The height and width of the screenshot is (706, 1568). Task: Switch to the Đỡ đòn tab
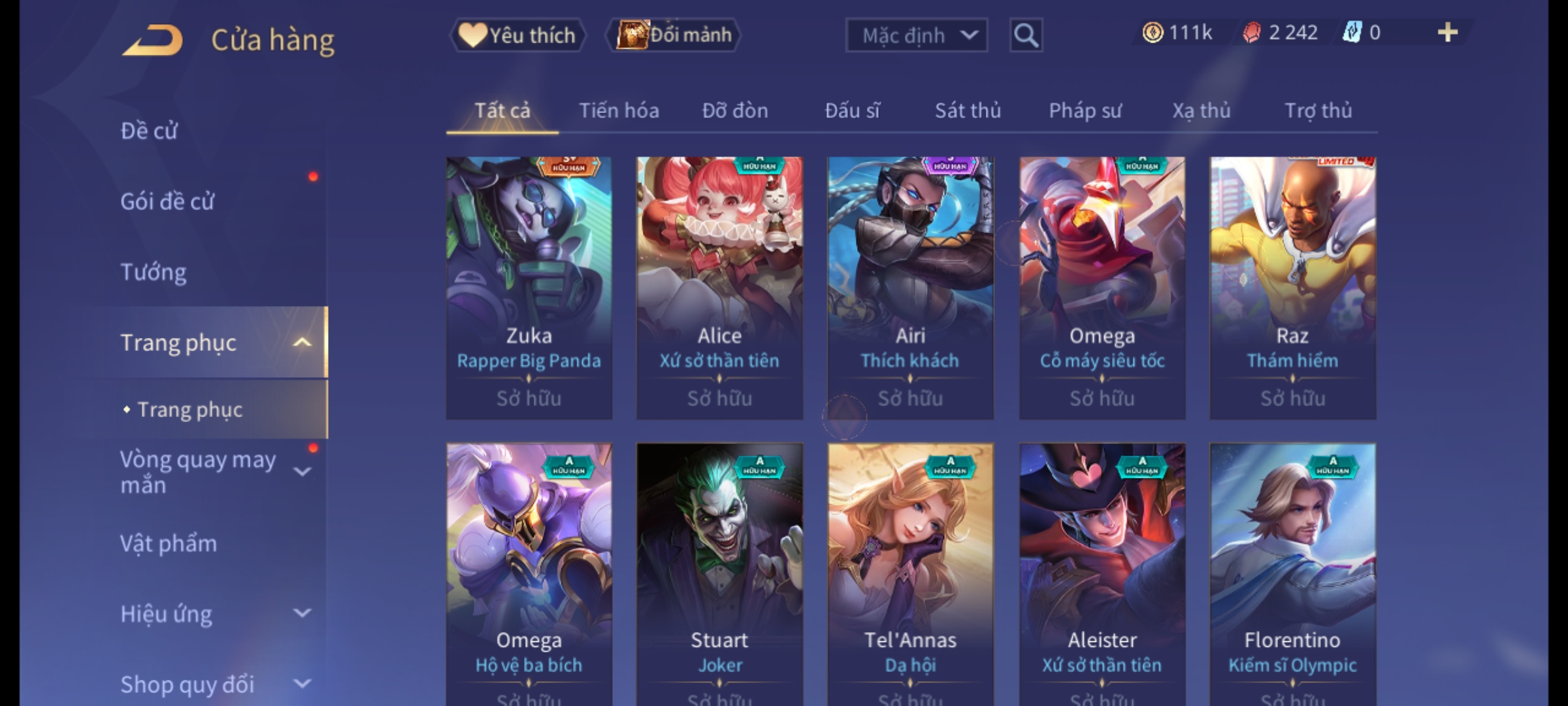pos(735,111)
